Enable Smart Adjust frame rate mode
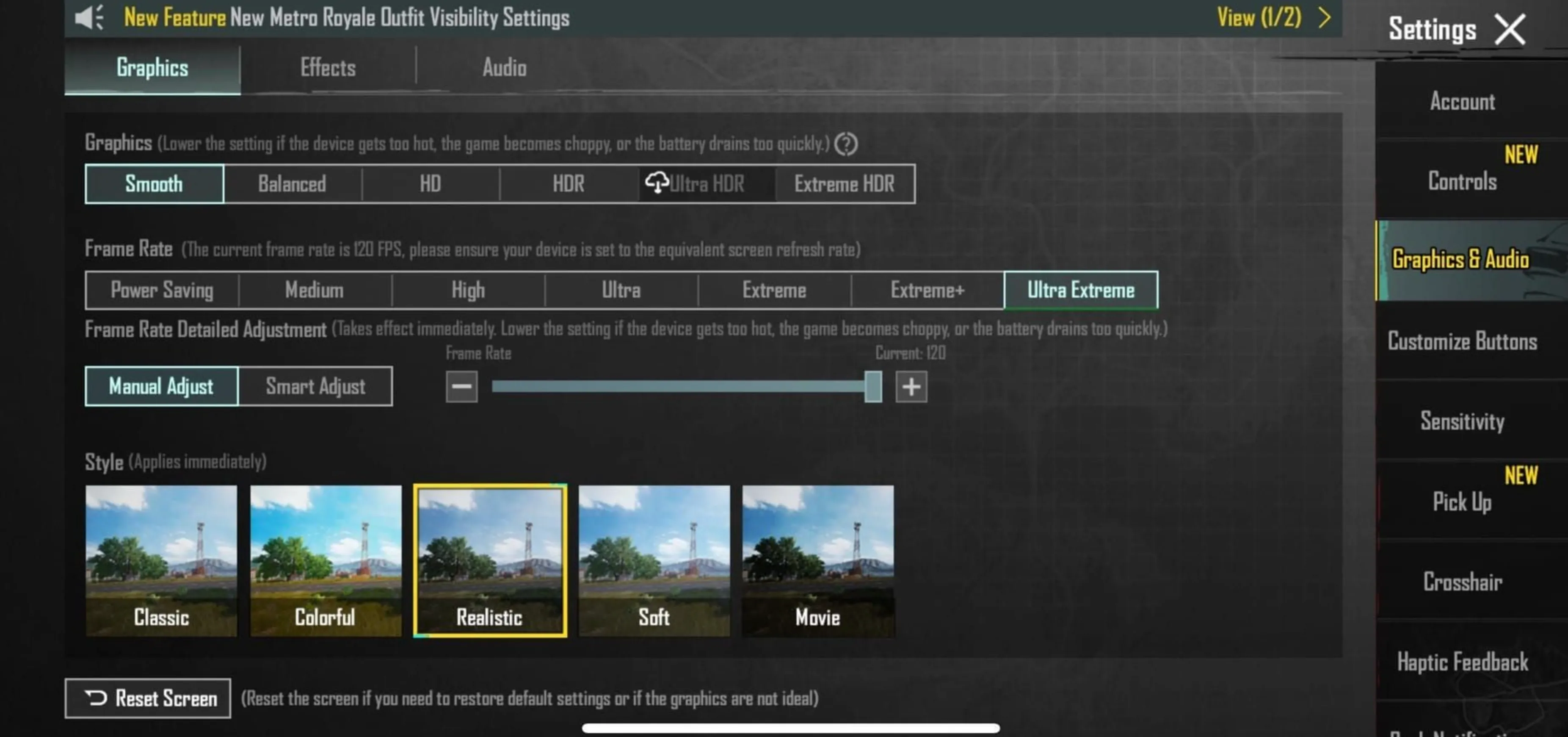This screenshot has height=737, width=1568. 315,386
